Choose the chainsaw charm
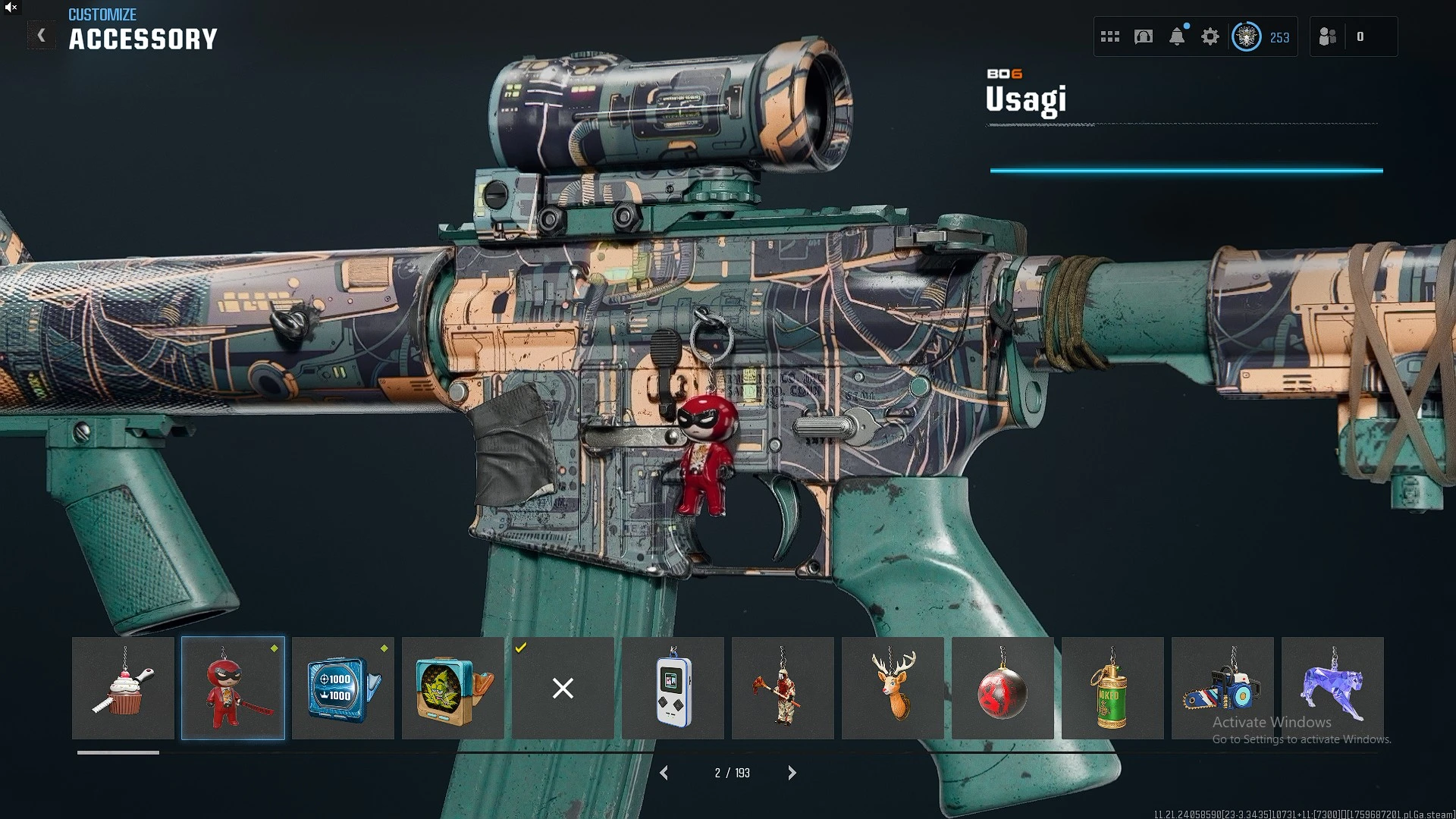 pos(1222,688)
